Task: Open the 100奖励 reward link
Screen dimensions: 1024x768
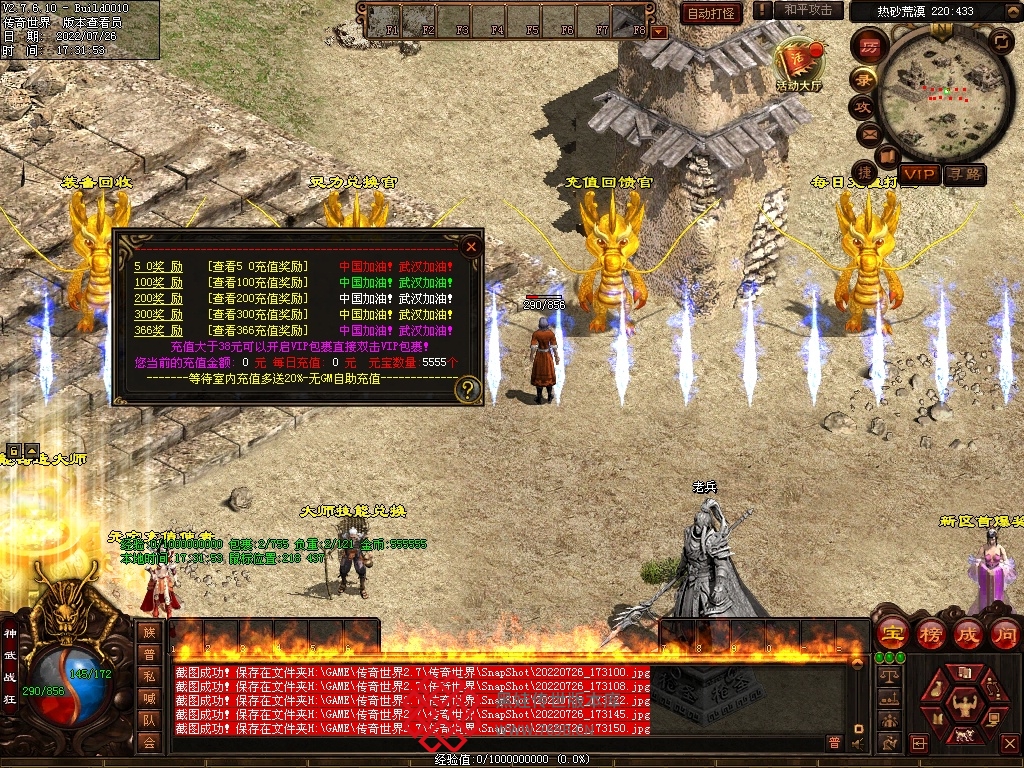Action: 159,283
